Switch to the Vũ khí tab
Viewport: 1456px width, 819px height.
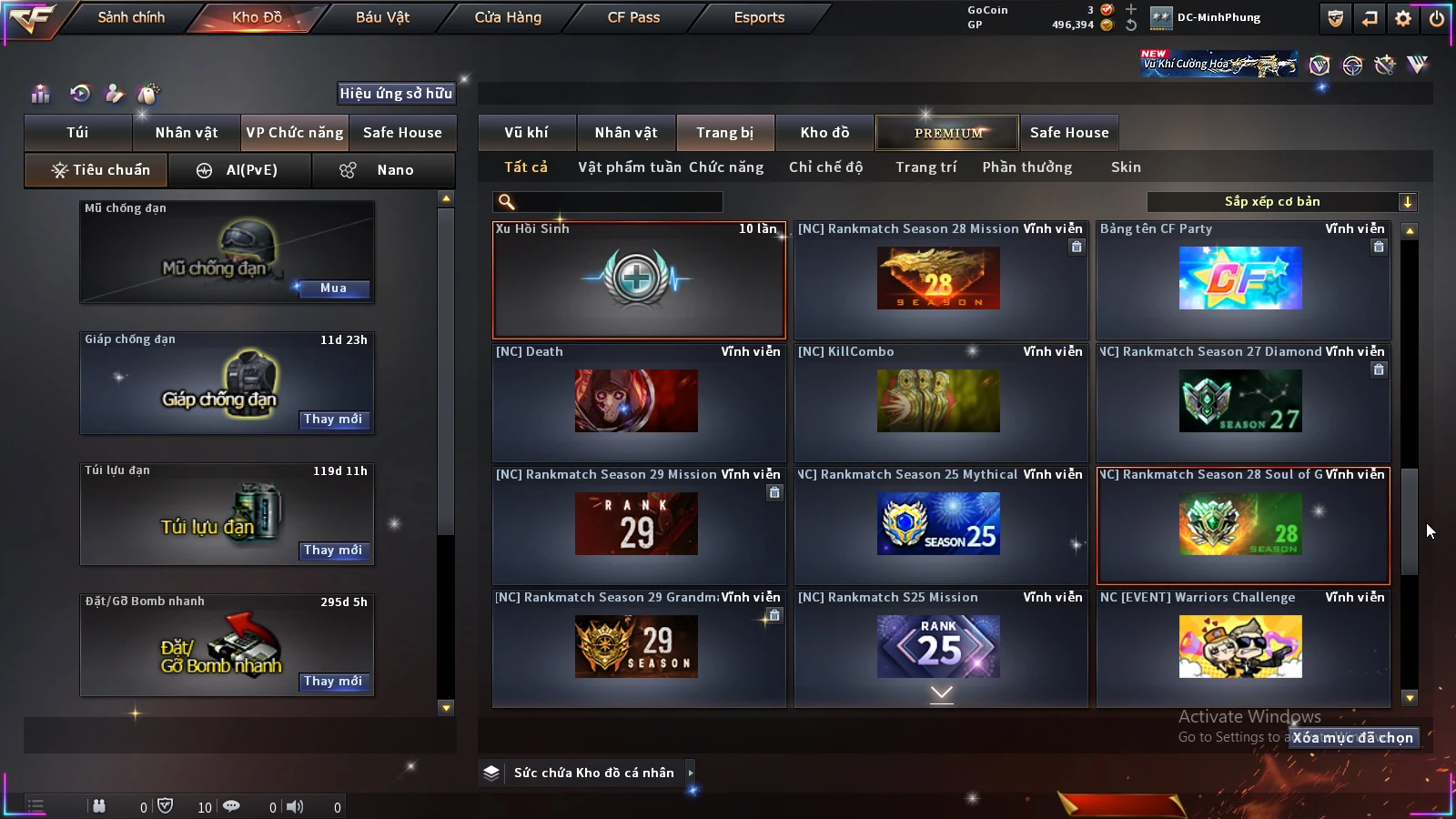[x=526, y=133]
